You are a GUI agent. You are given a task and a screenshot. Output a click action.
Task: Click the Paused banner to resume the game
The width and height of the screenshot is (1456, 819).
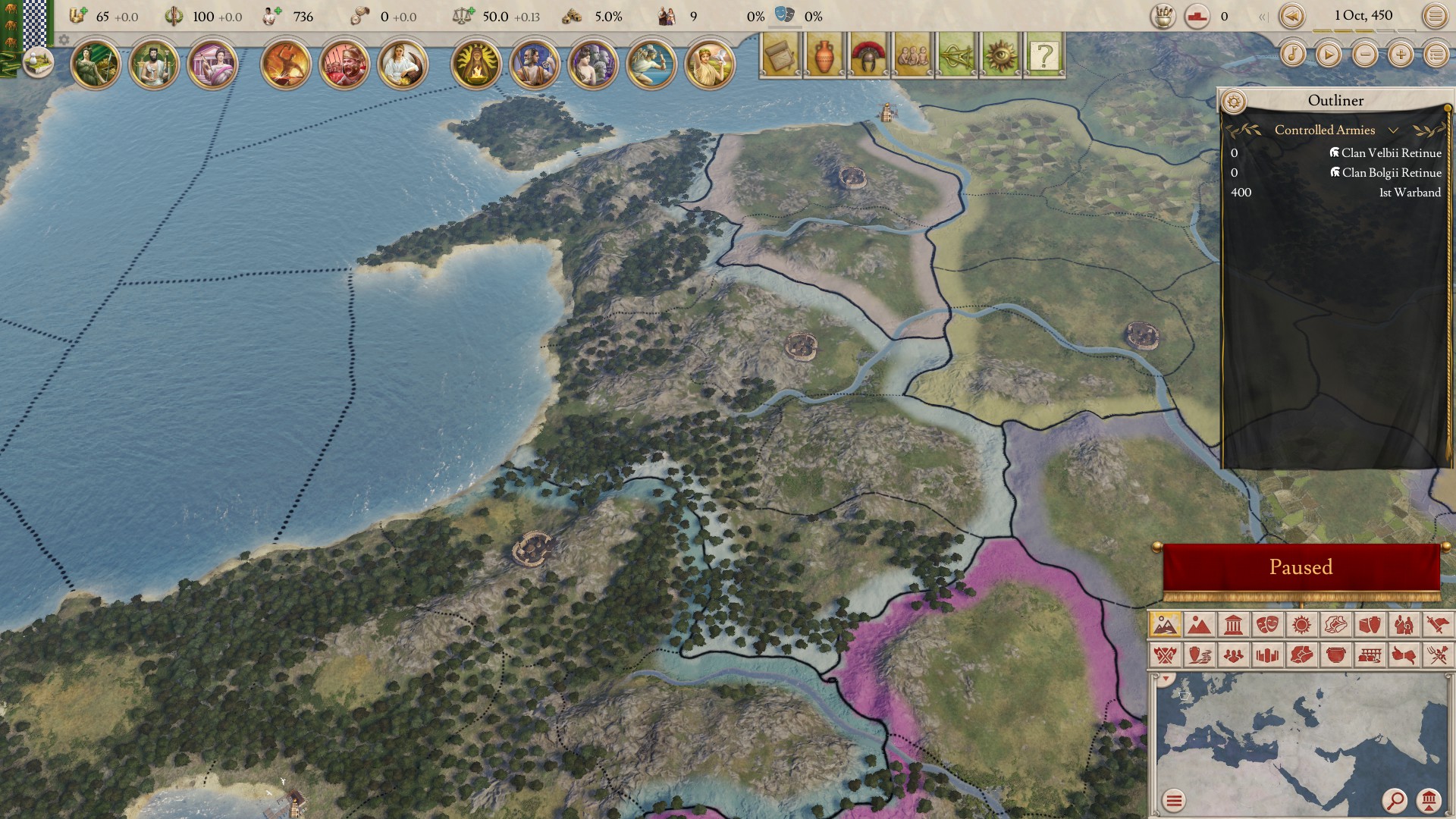1302,566
